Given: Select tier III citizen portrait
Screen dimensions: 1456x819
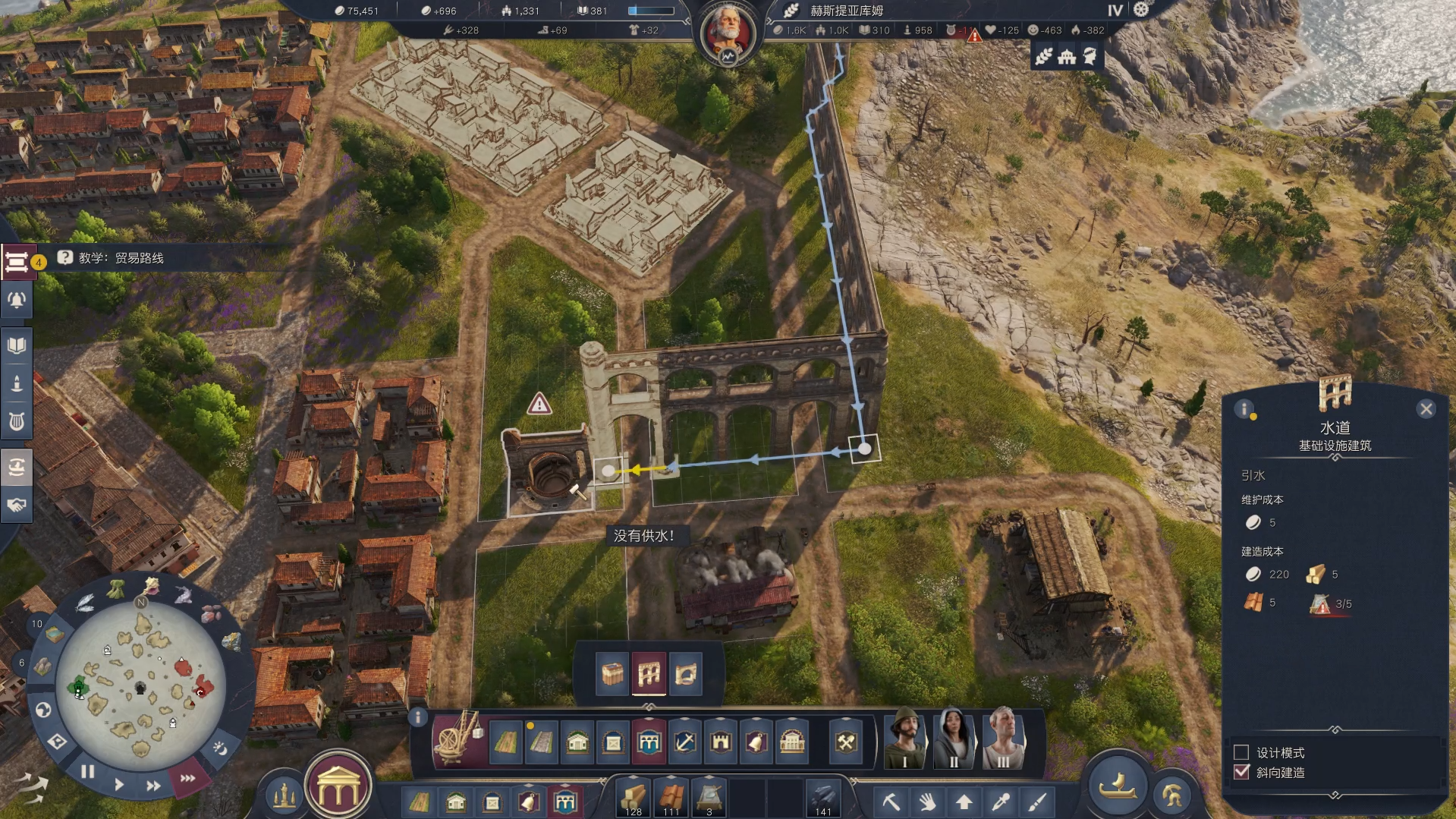Looking at the screenshot, I should pos(1003,739).
